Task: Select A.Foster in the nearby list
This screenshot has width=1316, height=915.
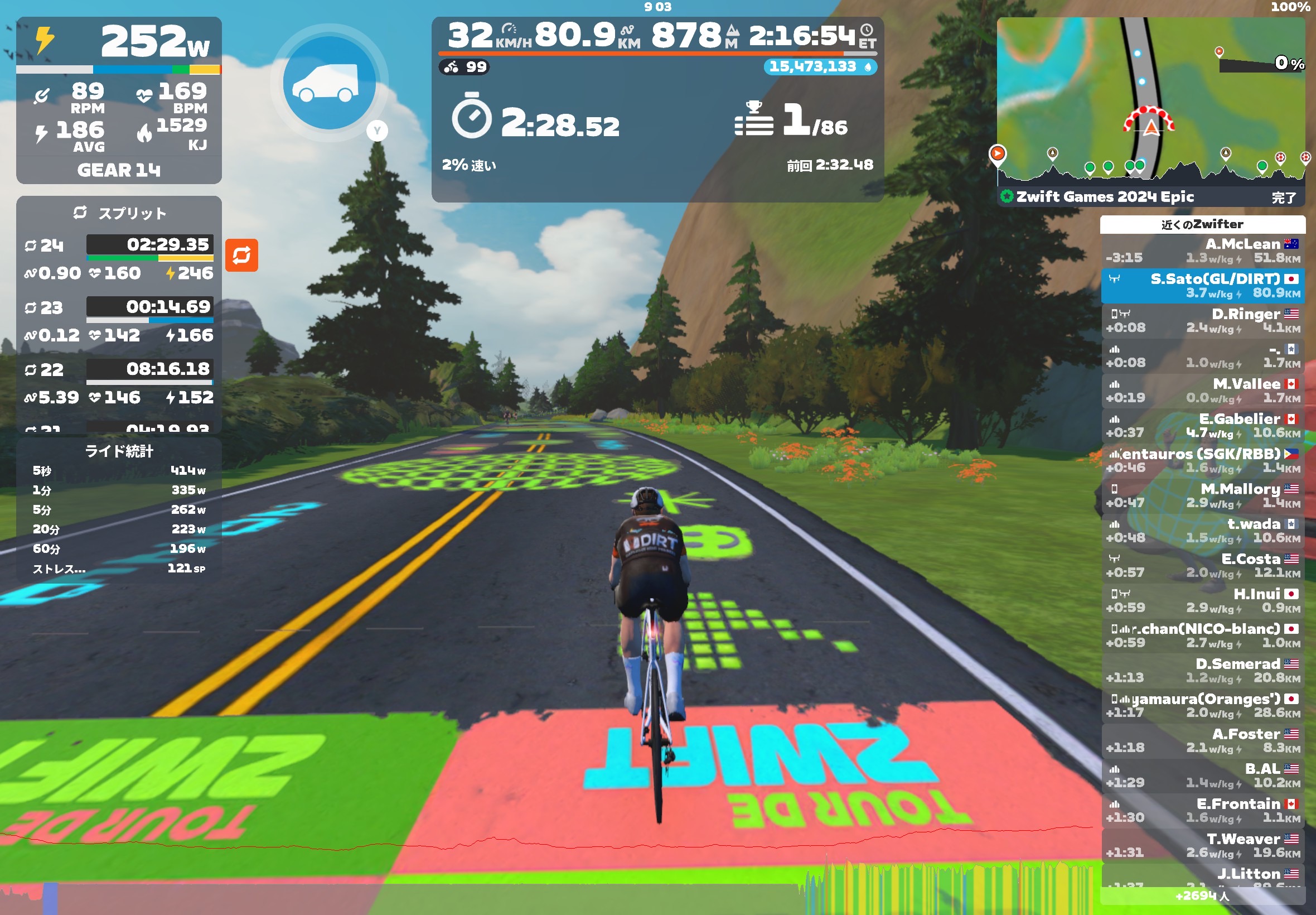Action: coord(1202,741)
